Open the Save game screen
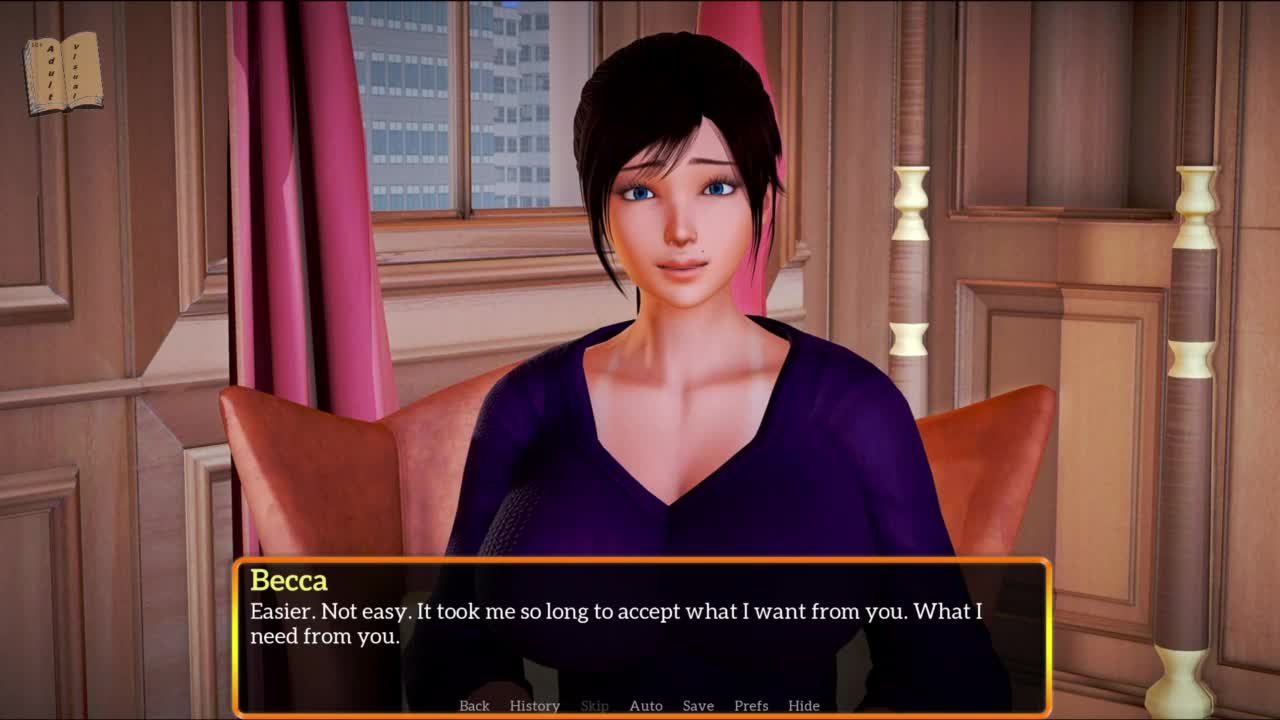This screenshot has height=720, width=1280. pos(698,705)
